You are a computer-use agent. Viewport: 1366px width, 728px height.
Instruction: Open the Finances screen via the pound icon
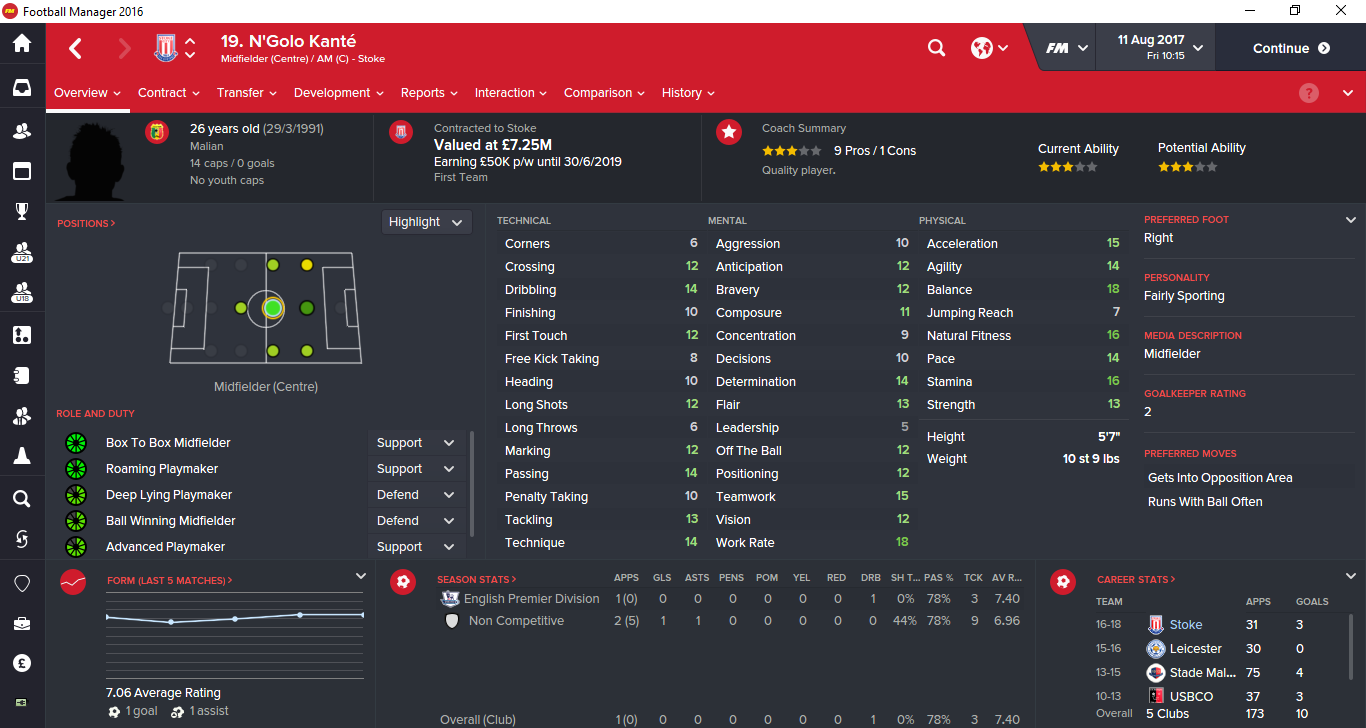(22, 662)
